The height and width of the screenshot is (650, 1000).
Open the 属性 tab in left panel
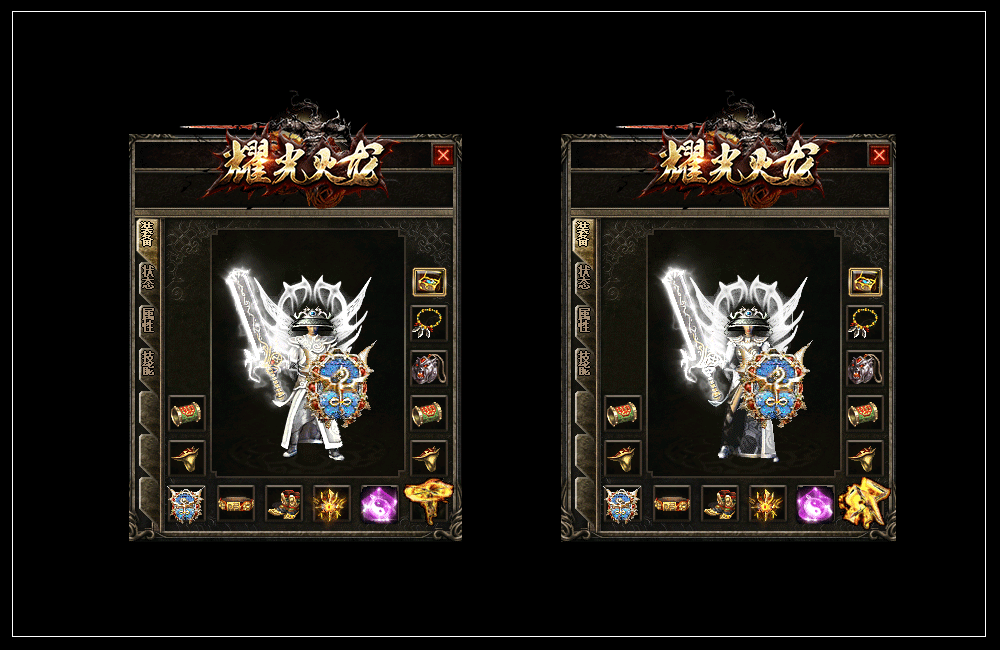(148, 320)
